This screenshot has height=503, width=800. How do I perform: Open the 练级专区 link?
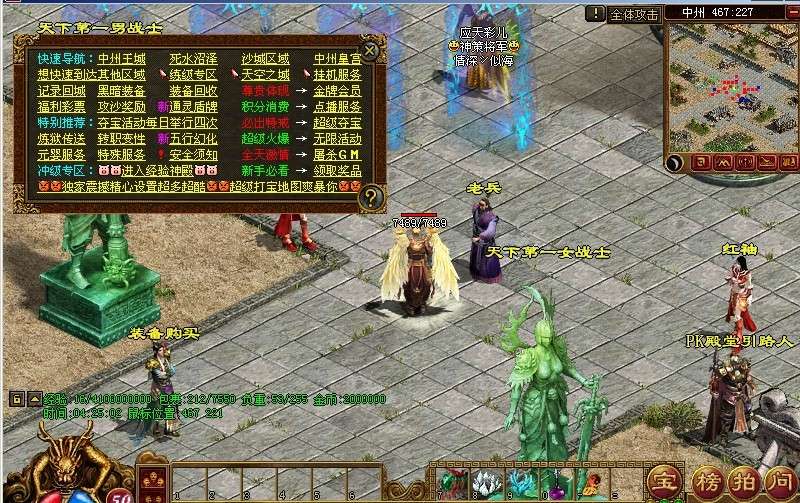[193, 75]
